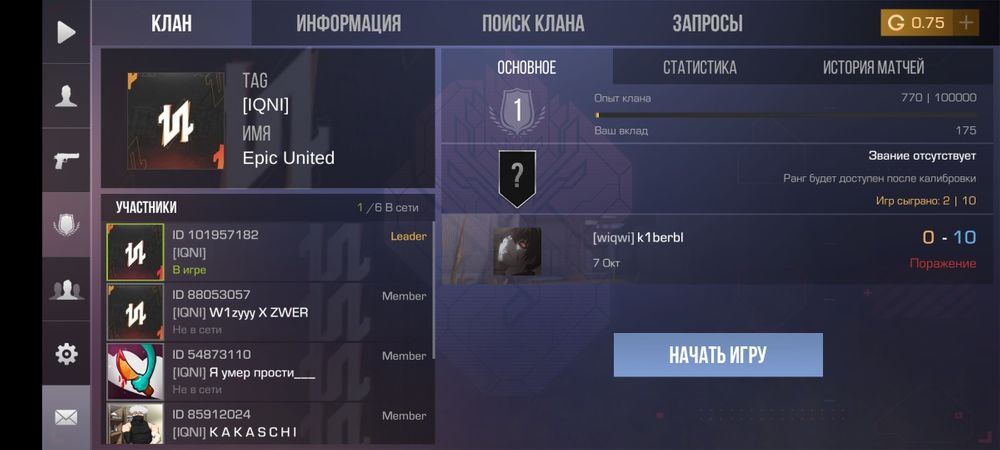Open the profile silhouette sidebar icon
This screenshot has height=450, width=1000.
click(x=66, y=96)
